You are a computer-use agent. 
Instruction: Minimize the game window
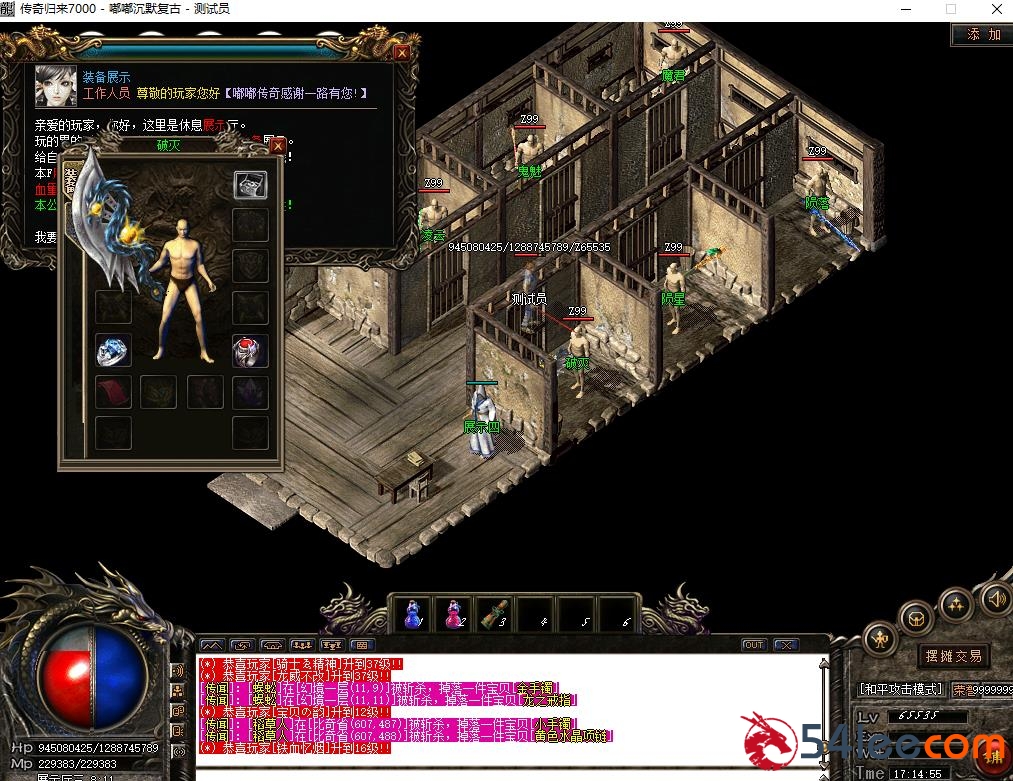click(906, 9)
